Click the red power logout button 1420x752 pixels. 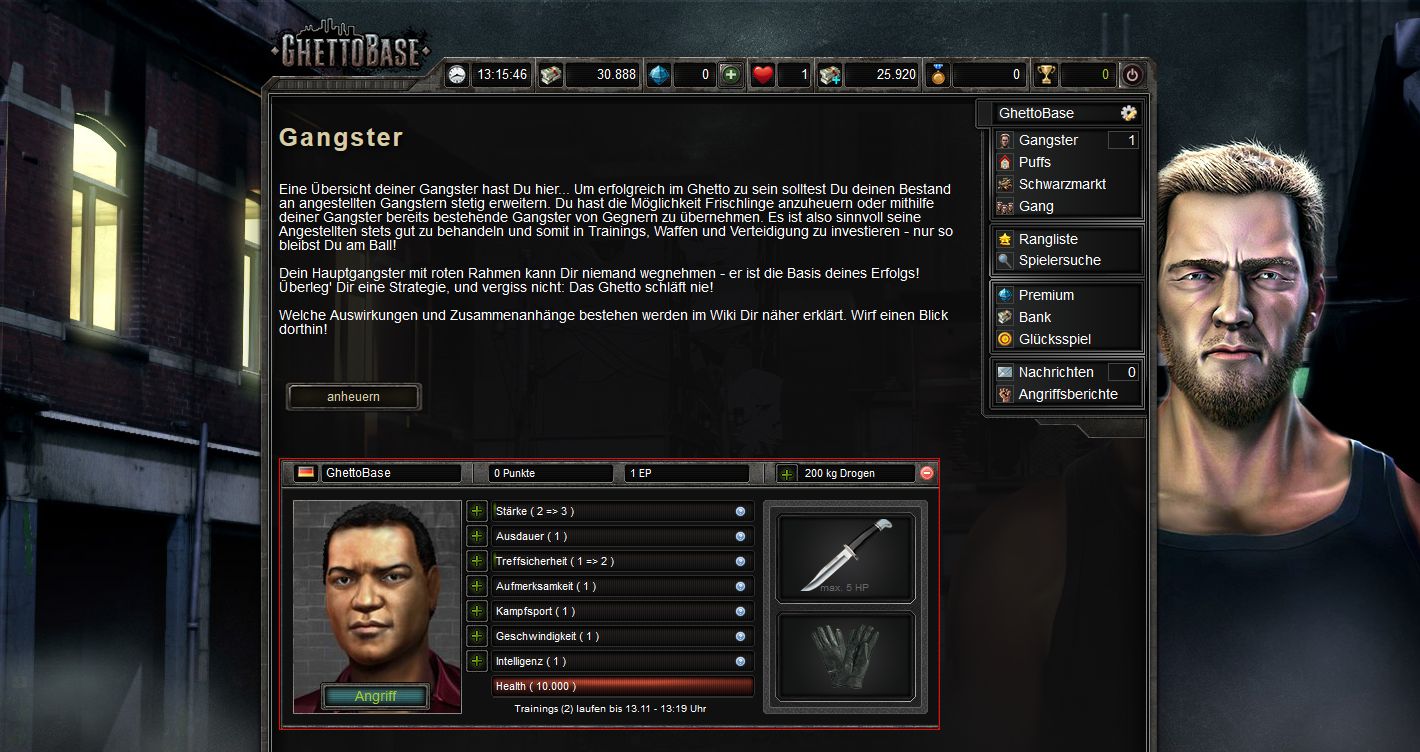coord(1132,75)
